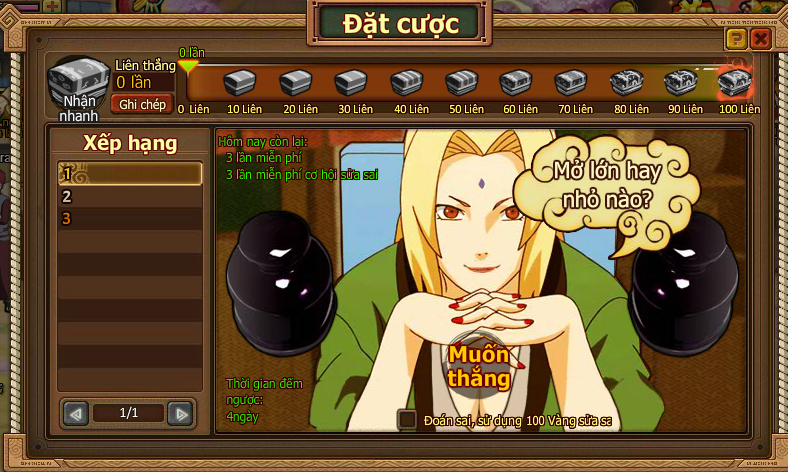Viewport: 788px width, 472px height.
Task: Select the 80 Liên reward chest
Action: click(x=626, y=82)
